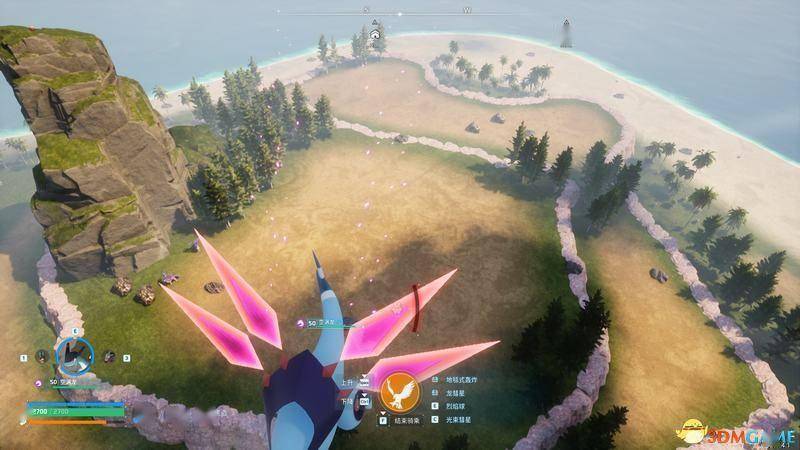Click the 下降 descend control

click(x=349, y=400)
